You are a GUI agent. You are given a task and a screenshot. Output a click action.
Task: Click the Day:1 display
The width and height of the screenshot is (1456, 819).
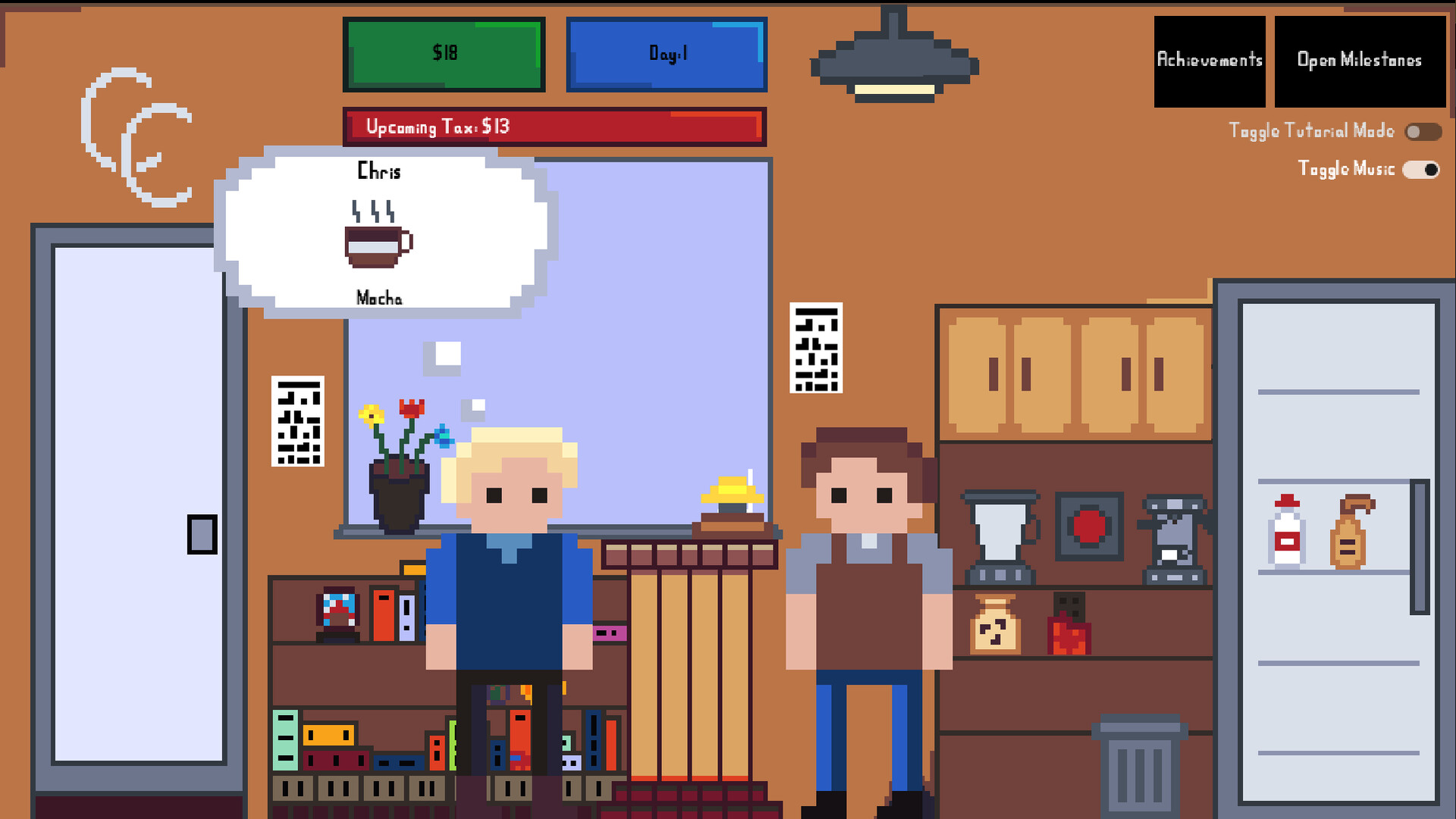coord(666,54)
